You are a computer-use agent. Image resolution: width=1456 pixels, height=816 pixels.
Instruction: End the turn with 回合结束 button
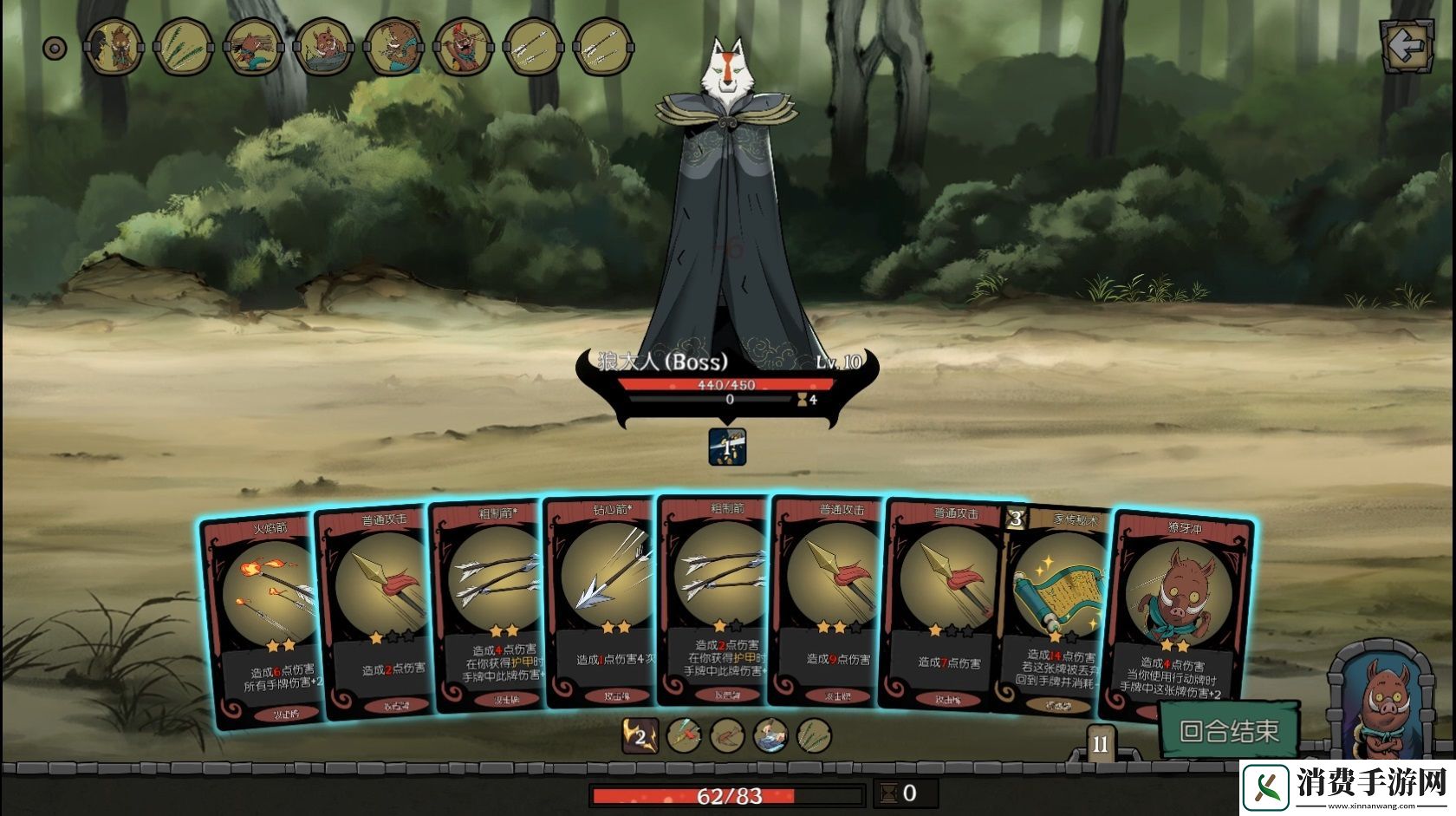tap(1229, 730)
